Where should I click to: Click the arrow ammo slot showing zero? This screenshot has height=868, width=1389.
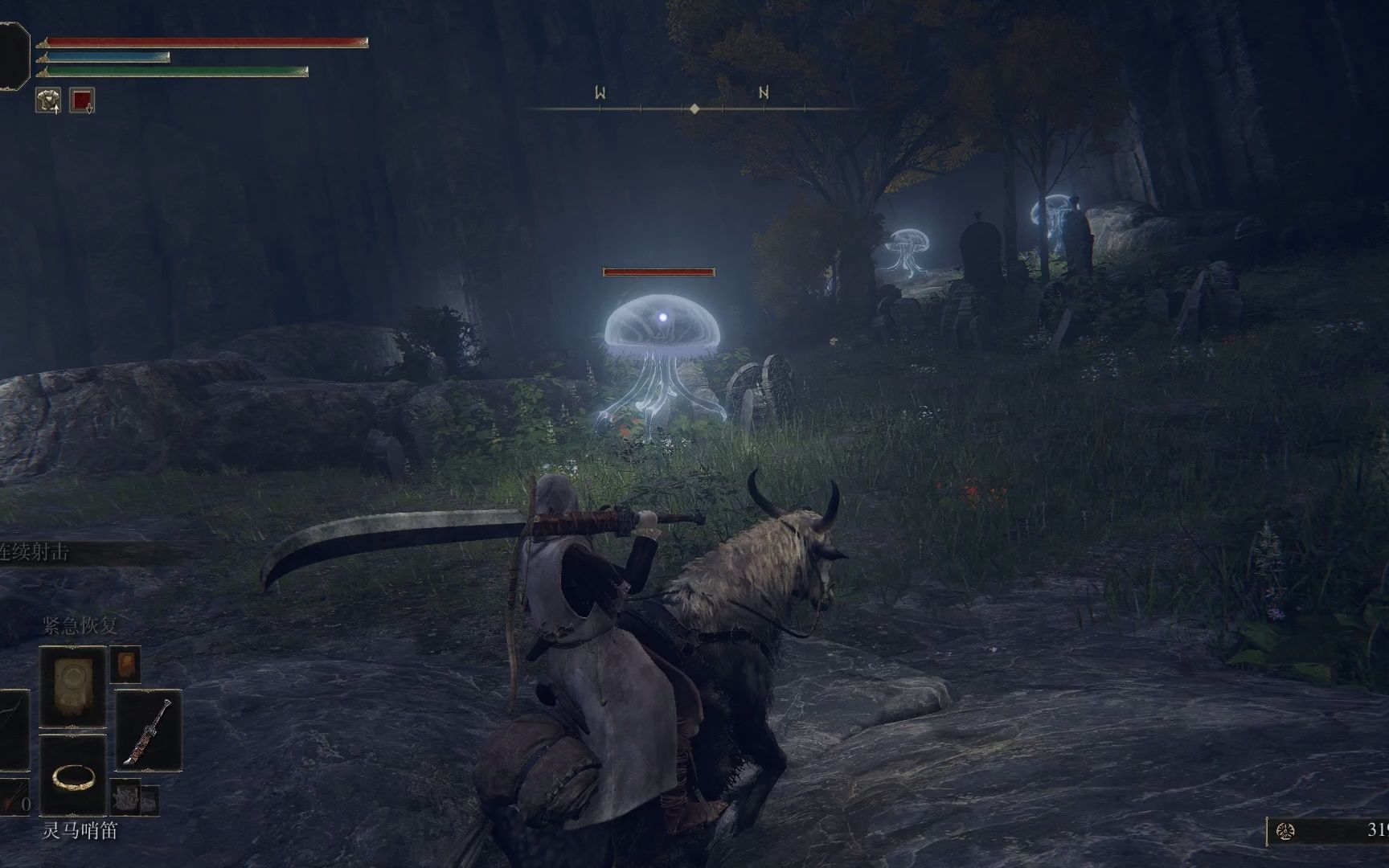point(14,797)
